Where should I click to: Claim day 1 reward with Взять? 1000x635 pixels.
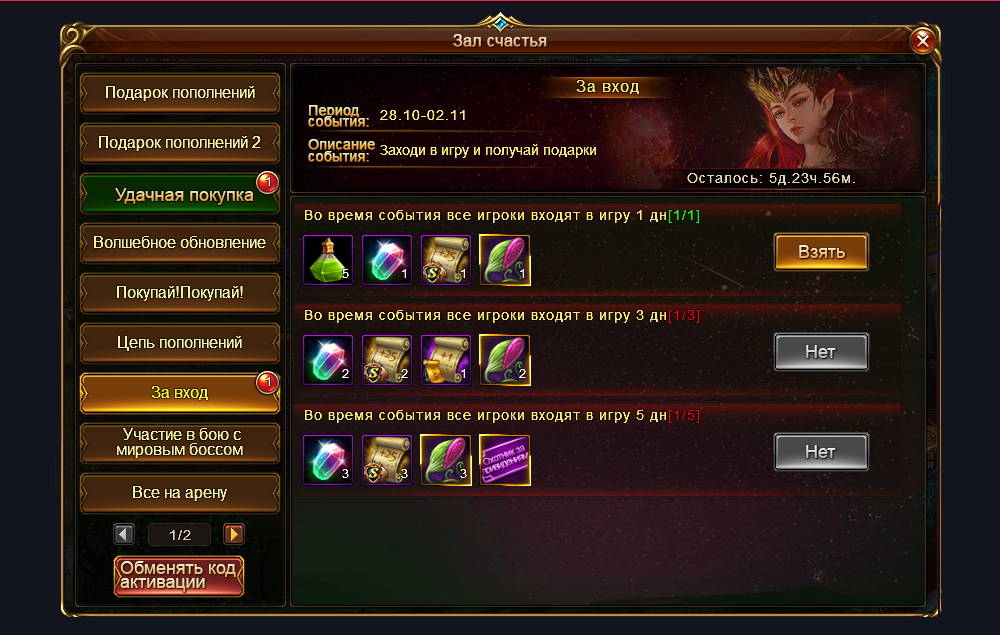[821, 252]
